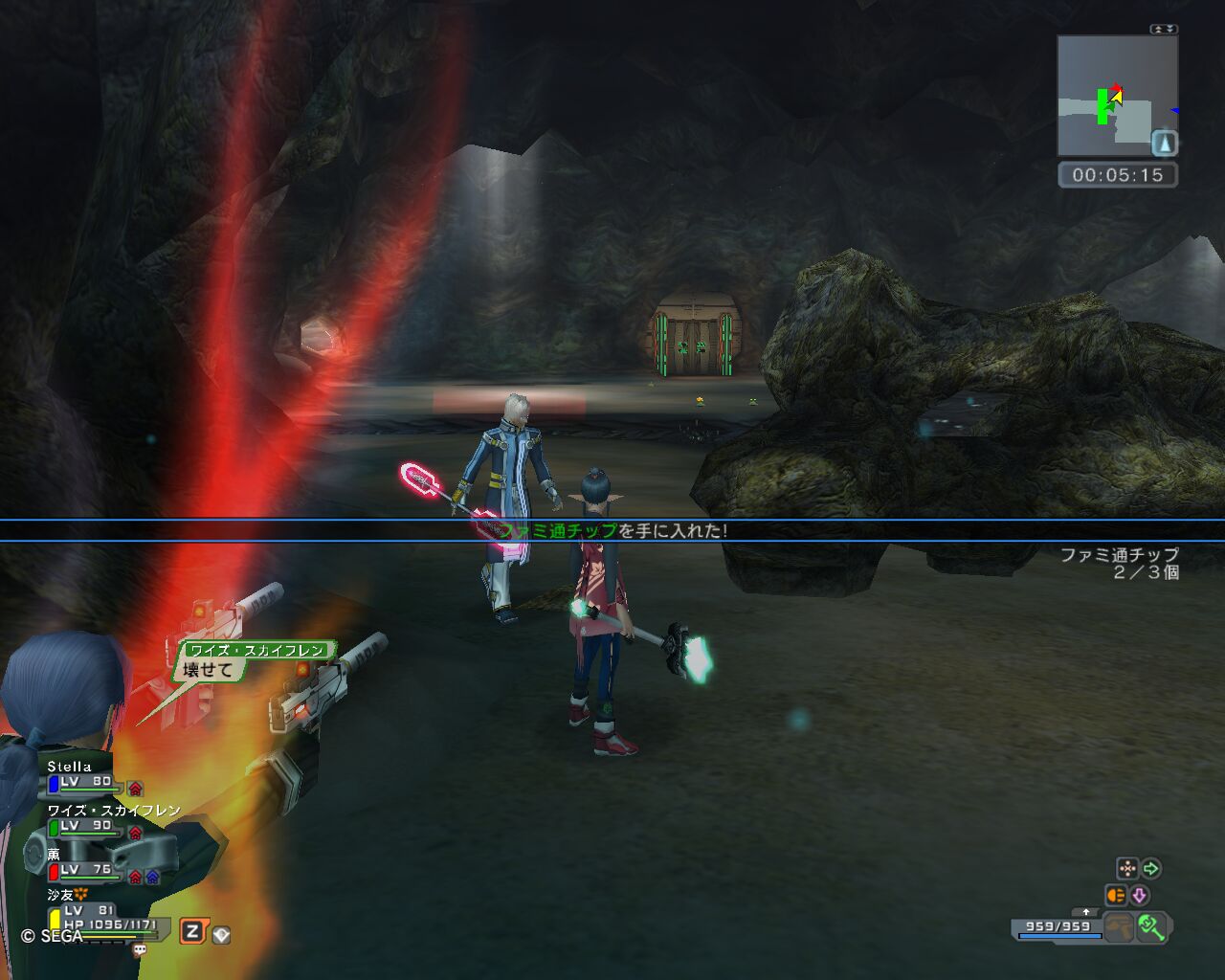Screen dimensions: 1225x980
Task: Click the orange Z icon
Action: pos(192,931)
